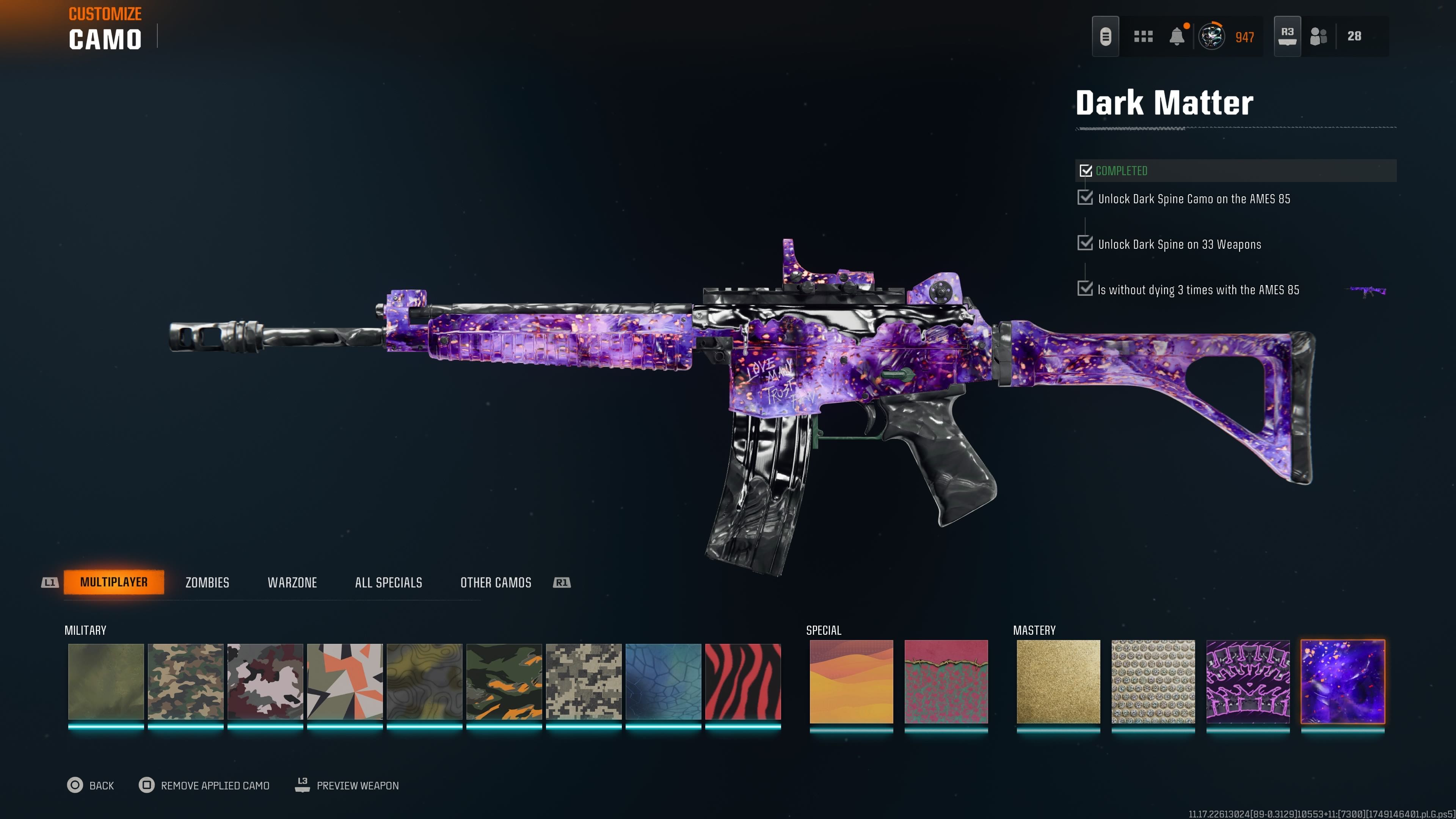Select the orange geometric splinter camo

pyautogui.click(x=345, y=682)
